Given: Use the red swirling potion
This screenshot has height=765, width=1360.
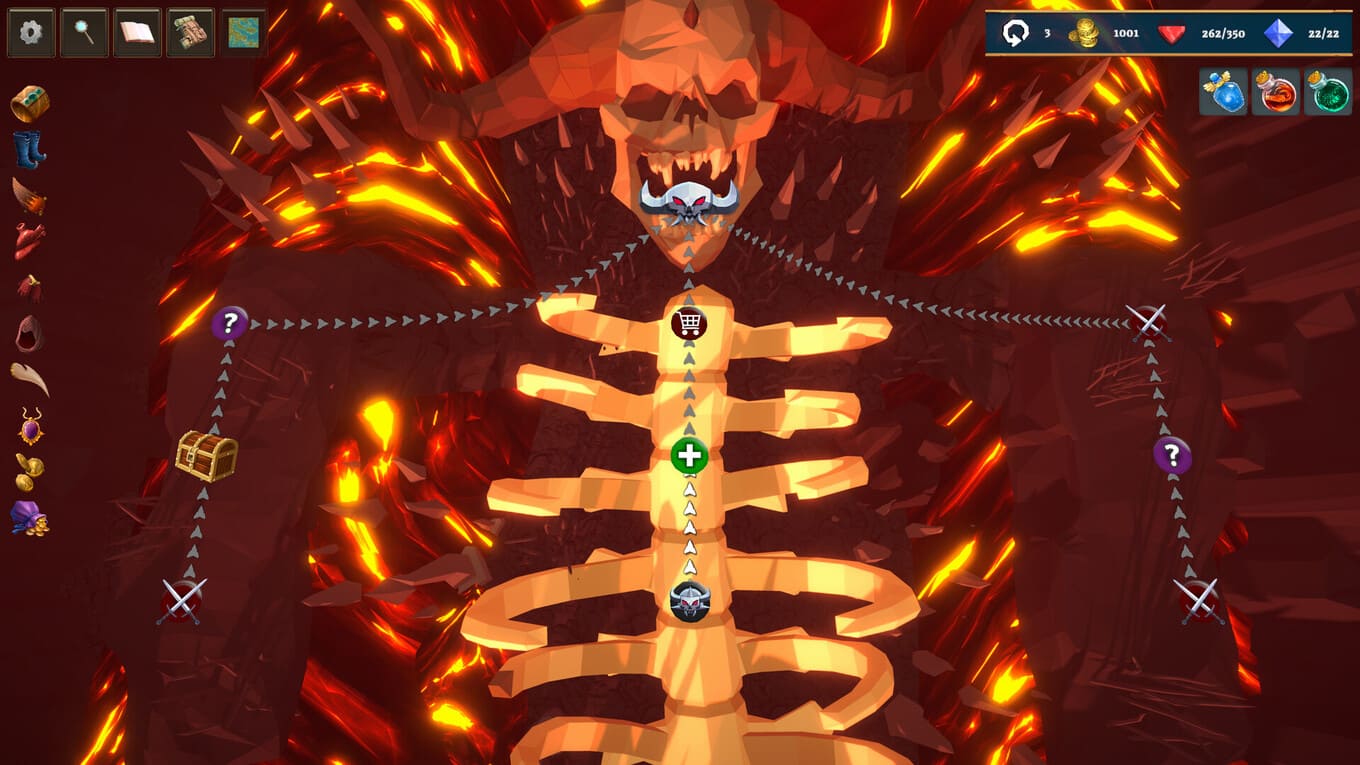Looking at the screenshot, I should (x=1276, y=92).
